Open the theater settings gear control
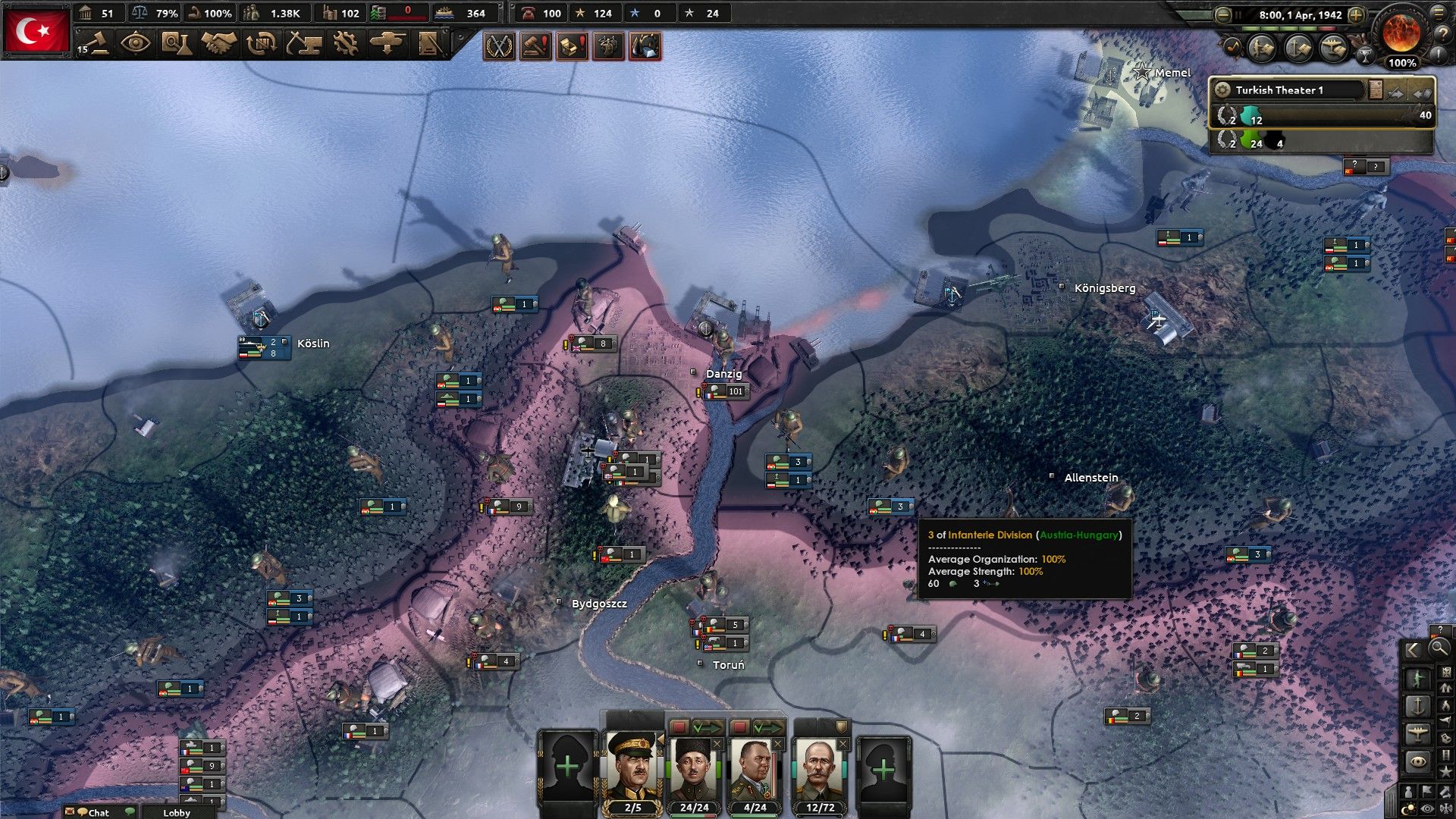 pos(1223,89)
